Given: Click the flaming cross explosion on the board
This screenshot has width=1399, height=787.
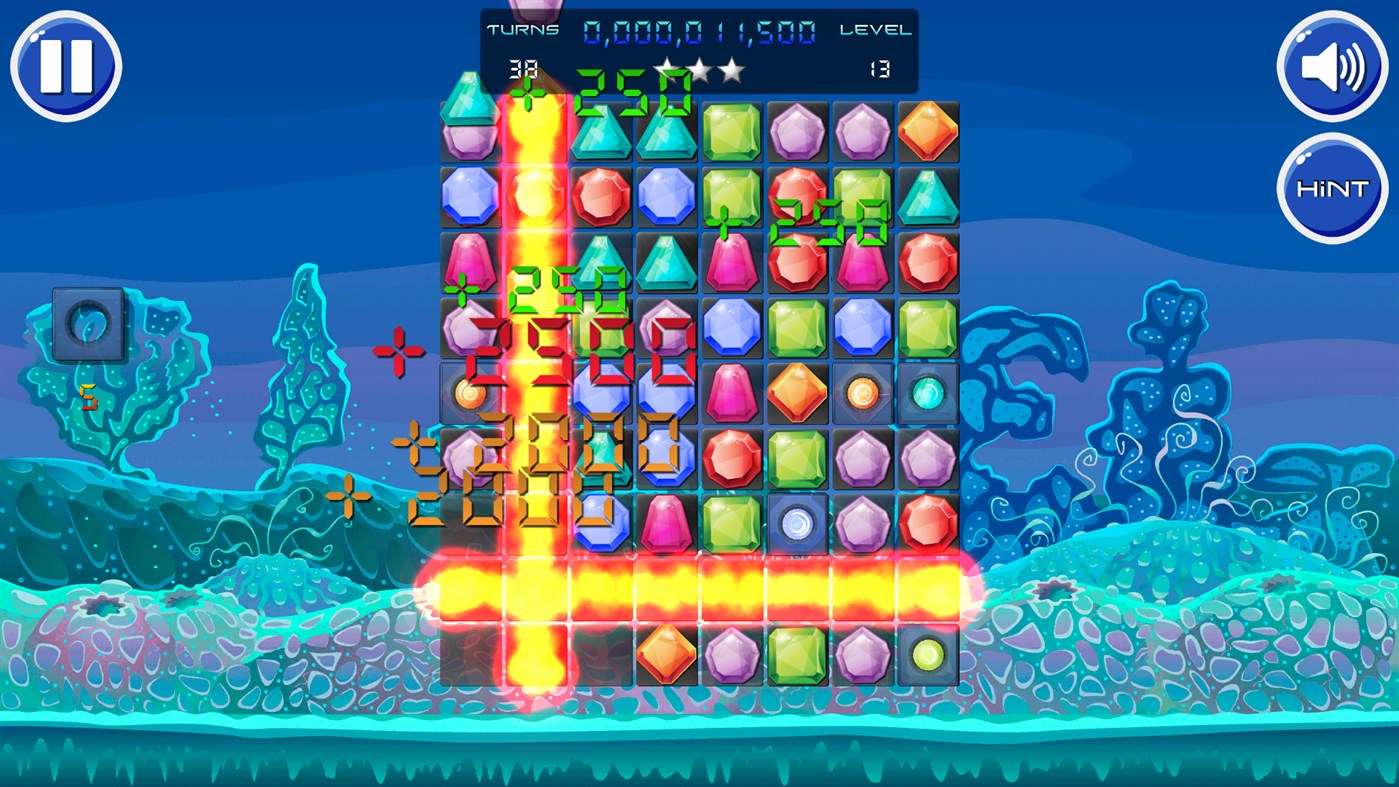Looking at the screenshot, I should [x=537, y=588].
